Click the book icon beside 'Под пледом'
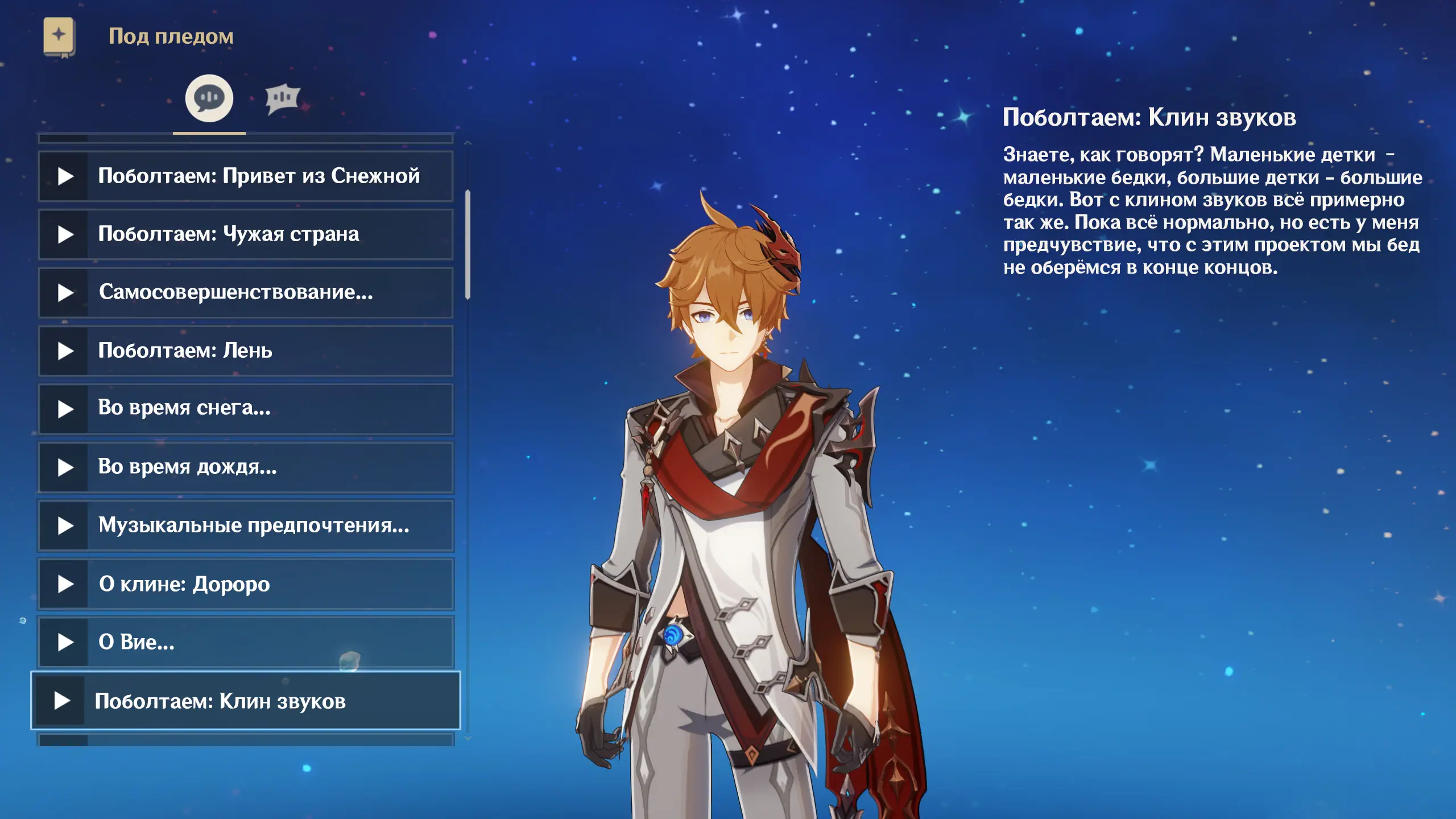1456x819 pixels. tap(59, 37)
